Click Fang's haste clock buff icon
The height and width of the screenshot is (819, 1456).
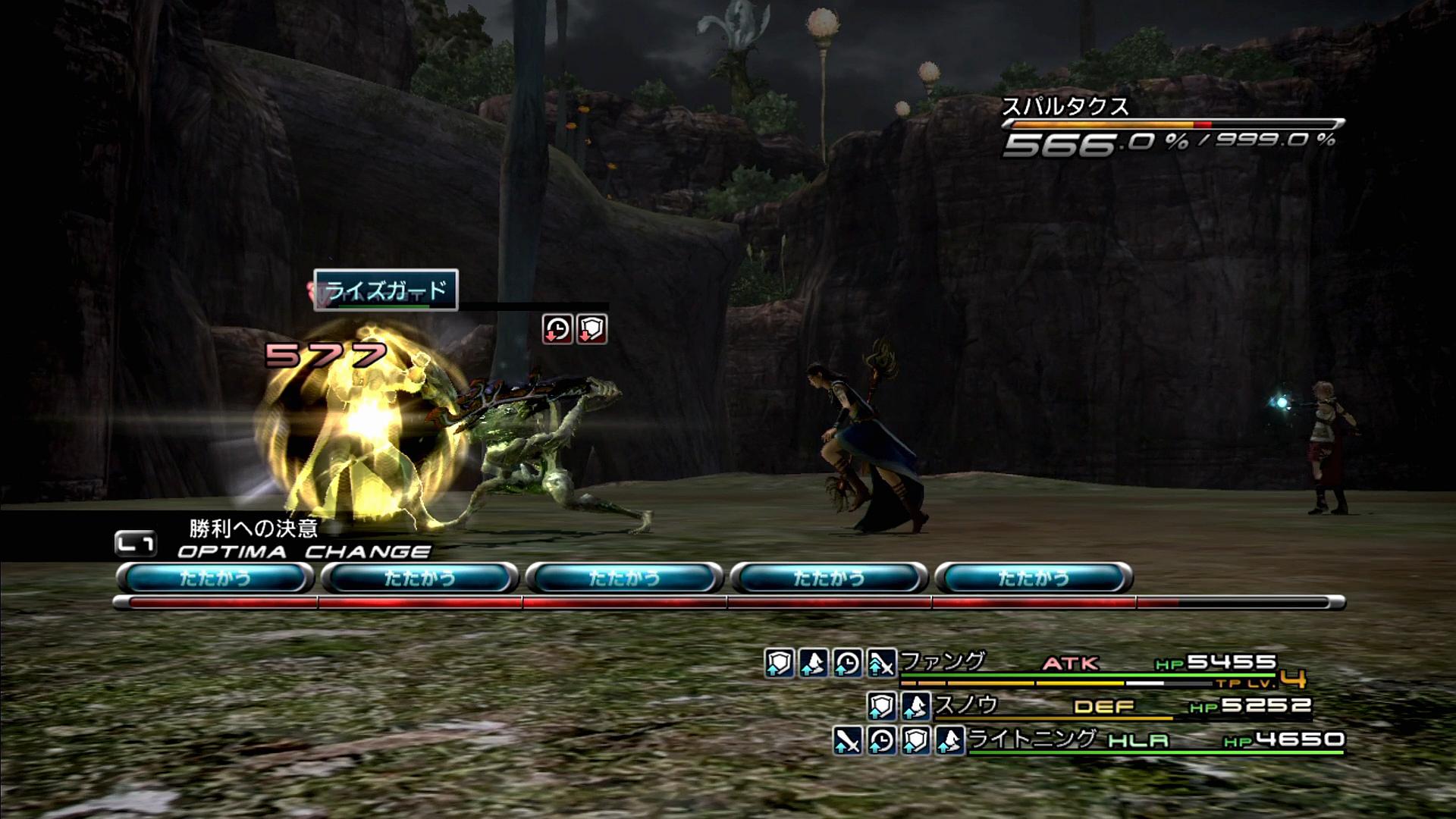[x=847, y=664]
